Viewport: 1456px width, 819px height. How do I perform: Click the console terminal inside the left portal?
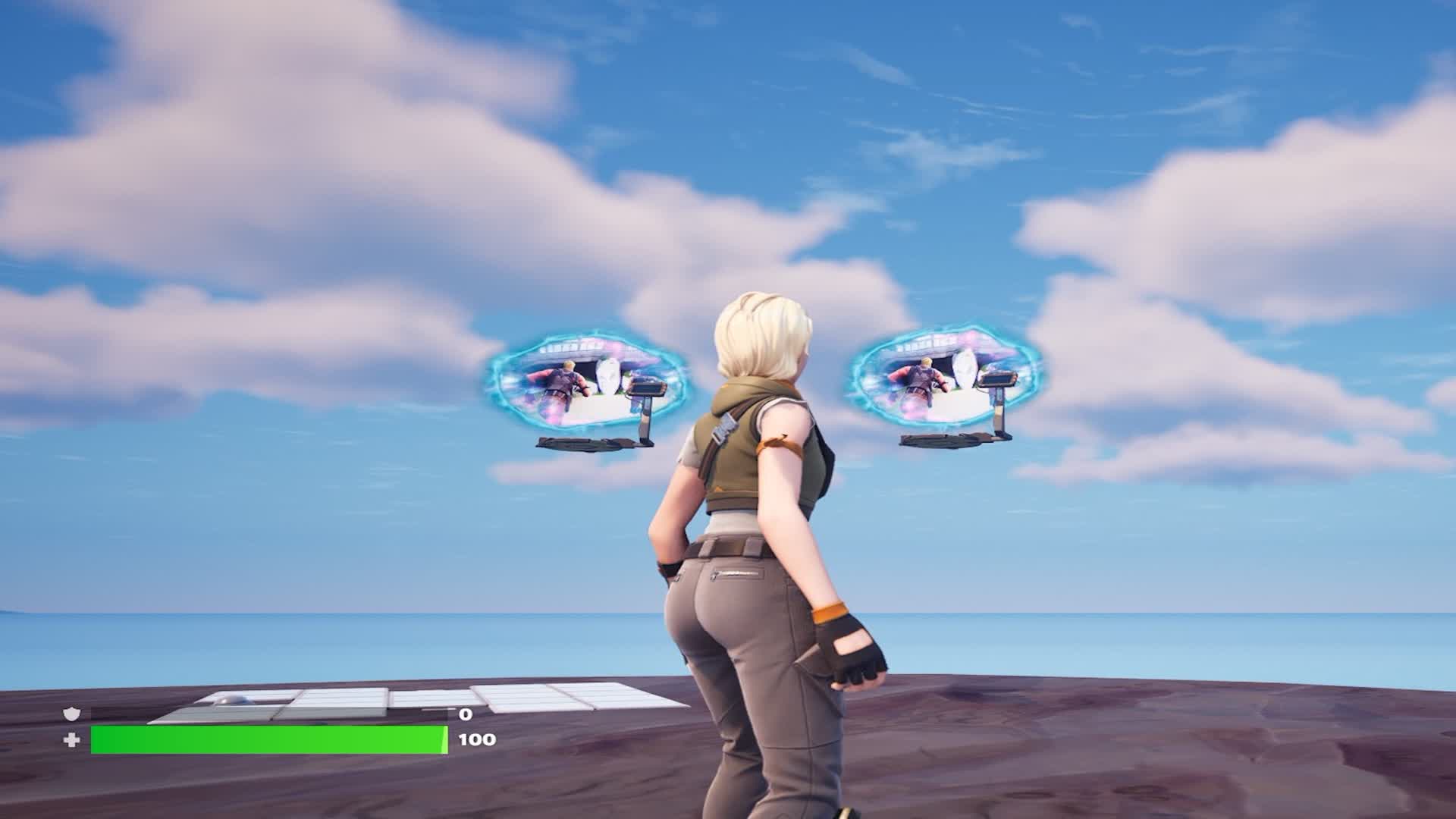tap(645, 388)
